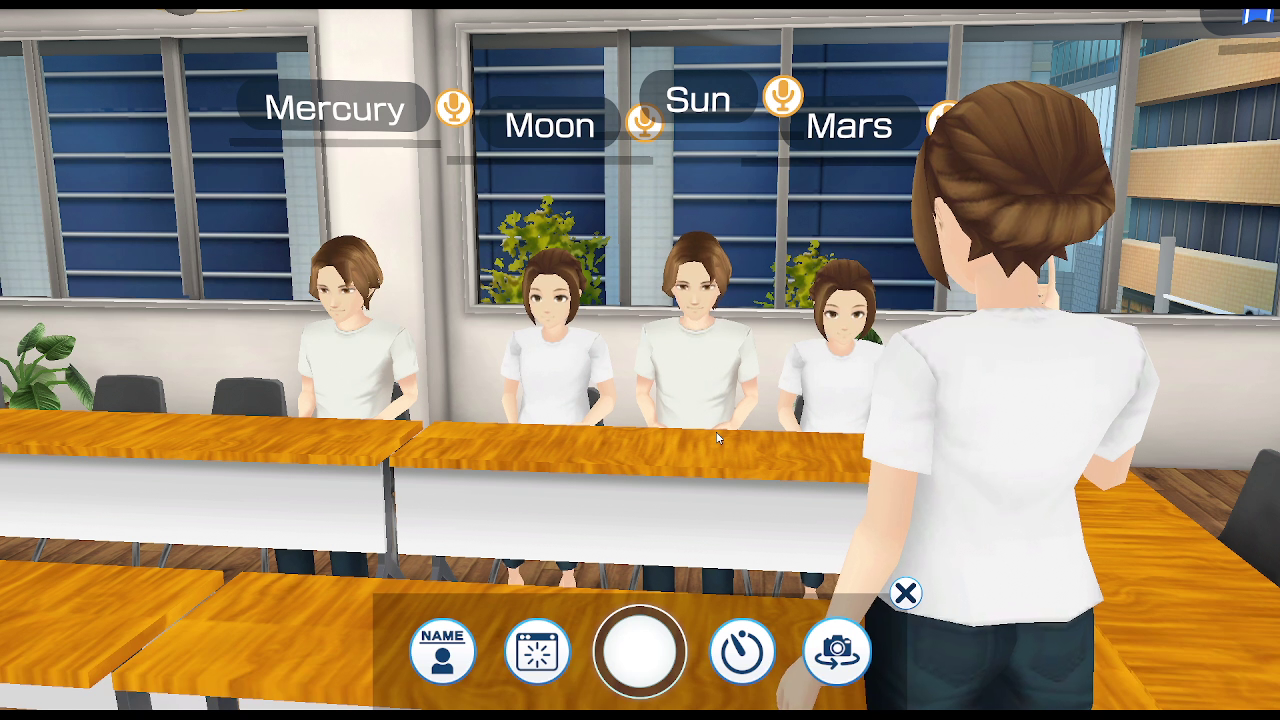Click the microphone icon beside Sun
Image resolution: width=1280 pixels, height=720 pixels.
tap(783, 96)
